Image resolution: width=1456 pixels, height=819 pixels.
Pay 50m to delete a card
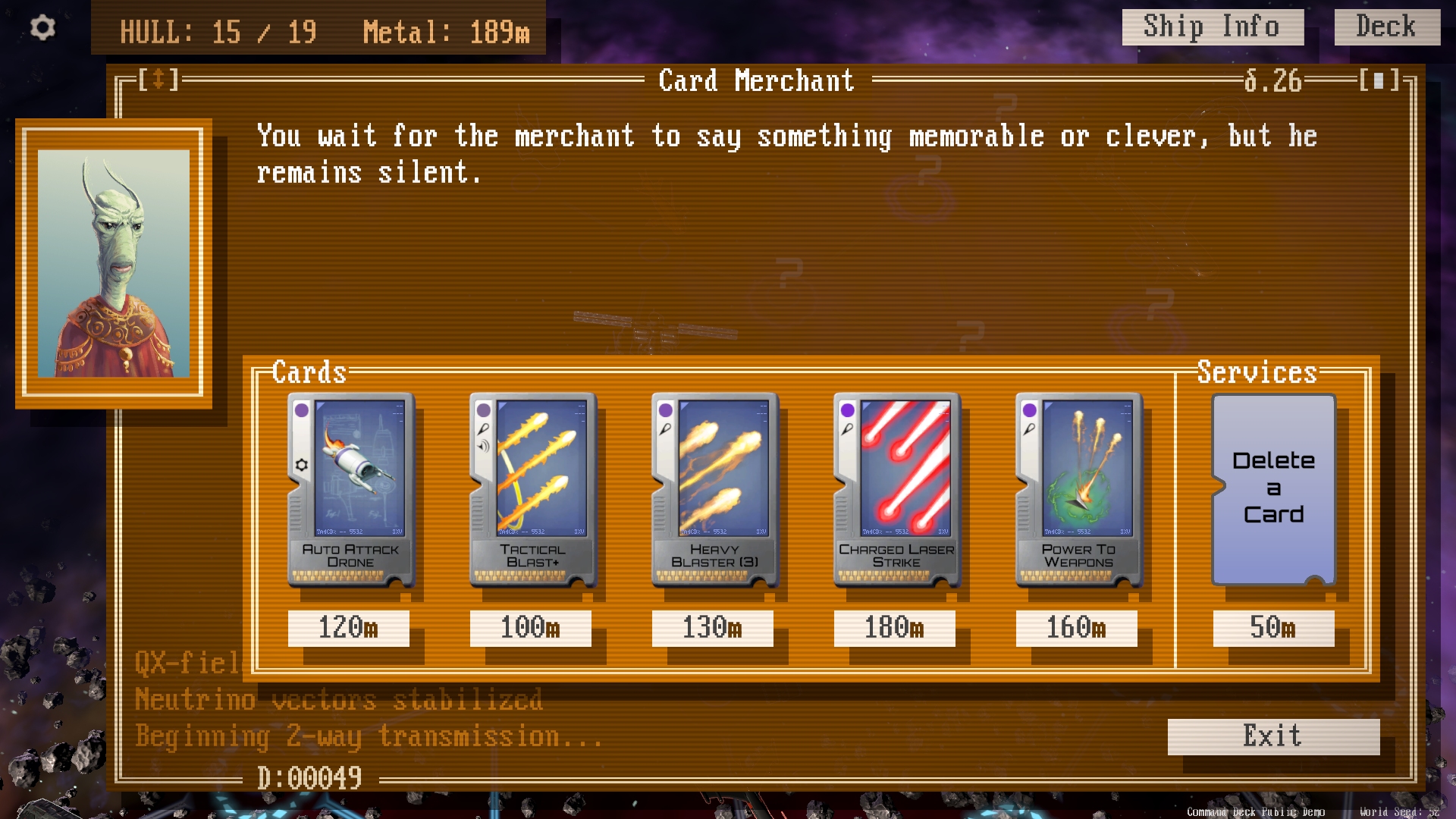coord(1273,628)
